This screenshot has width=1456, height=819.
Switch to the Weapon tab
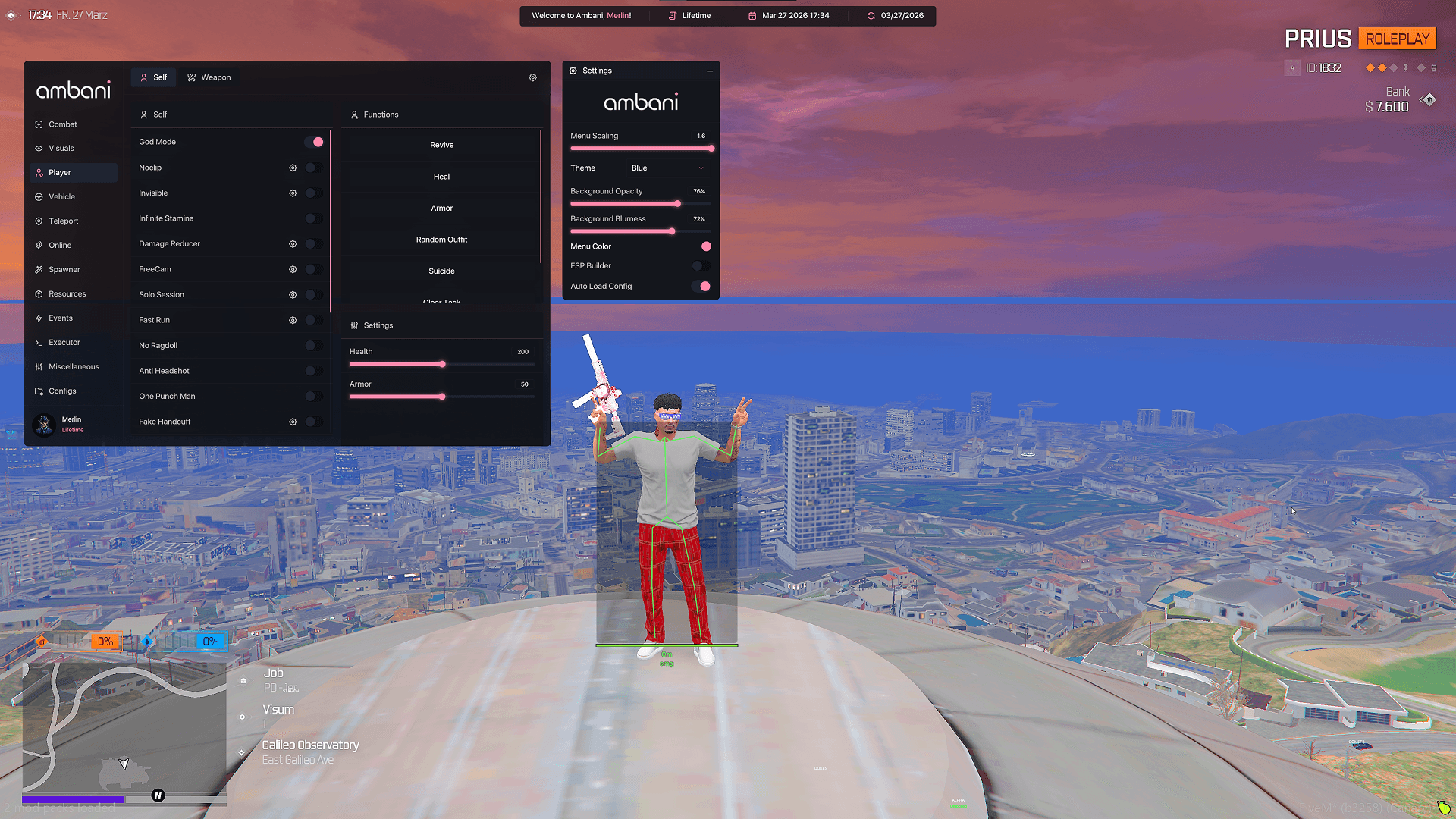coord(209,77)
